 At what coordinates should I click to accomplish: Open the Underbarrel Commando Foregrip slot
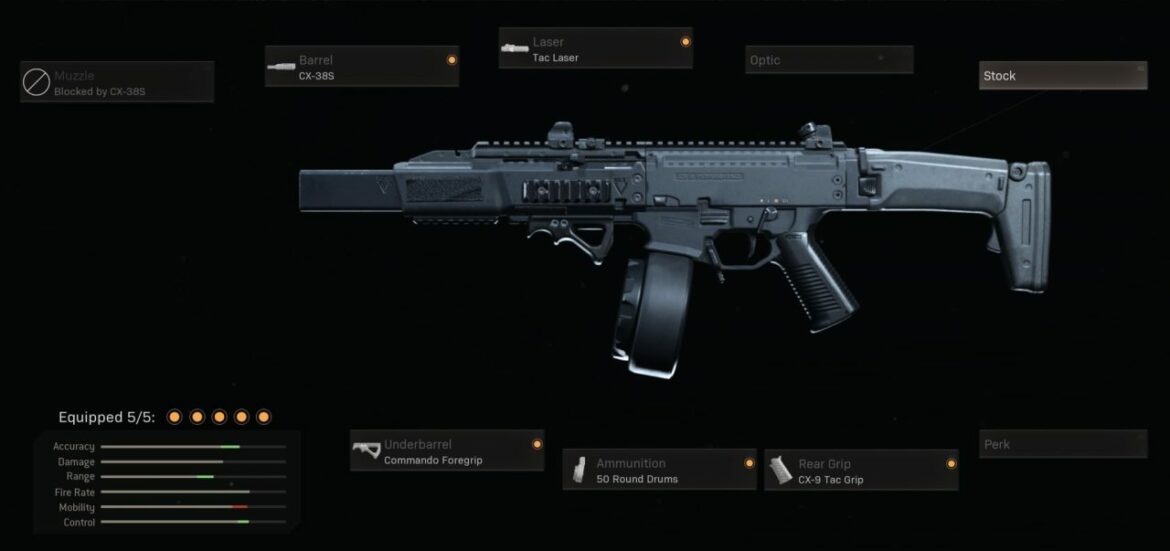pyautogui.click(x=447, y=452)
